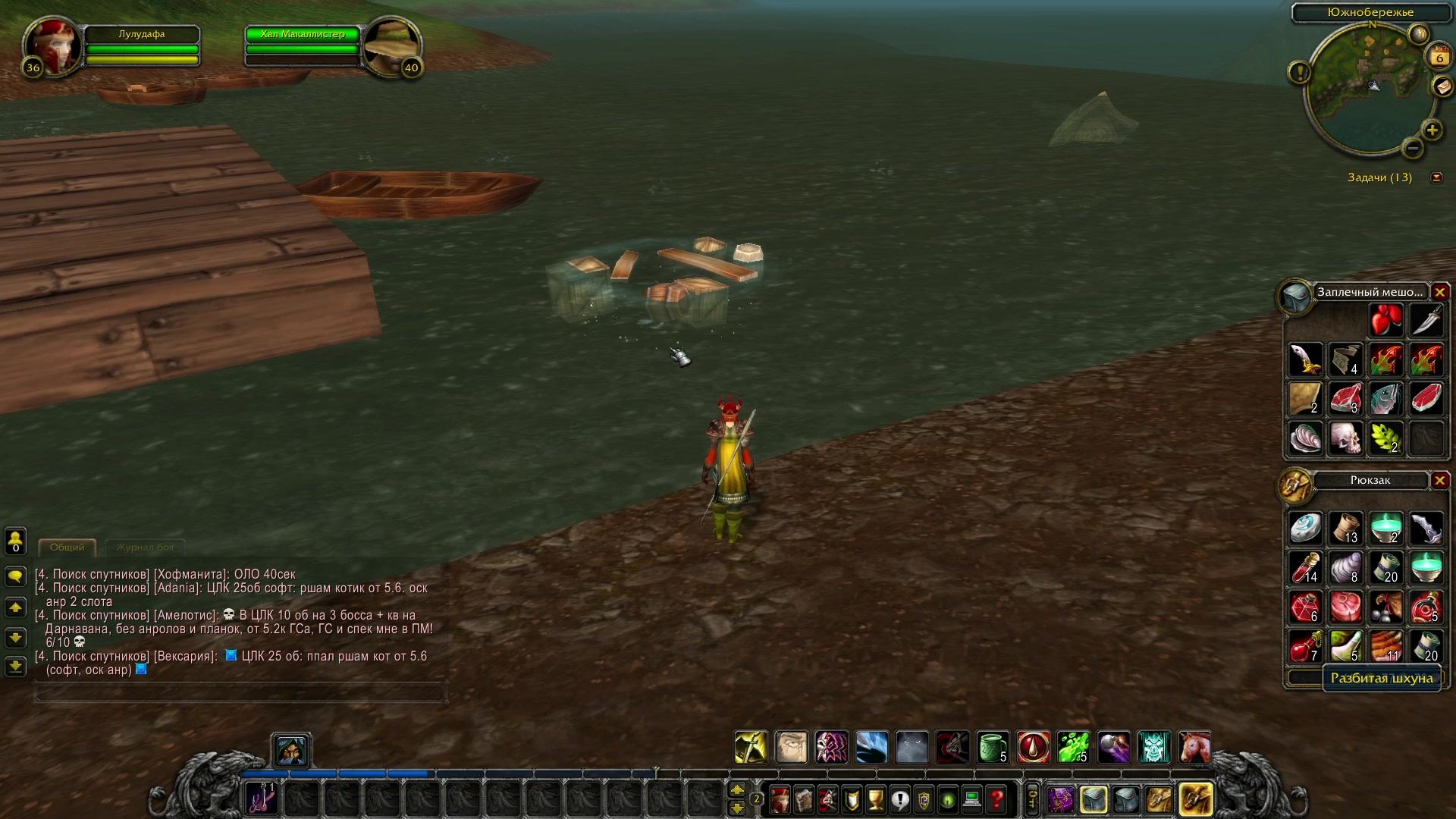Click Лулудафа player portrait
The width and height of the screenshot is (1456, 819).
pyautogui.click(x=53, y=46)
